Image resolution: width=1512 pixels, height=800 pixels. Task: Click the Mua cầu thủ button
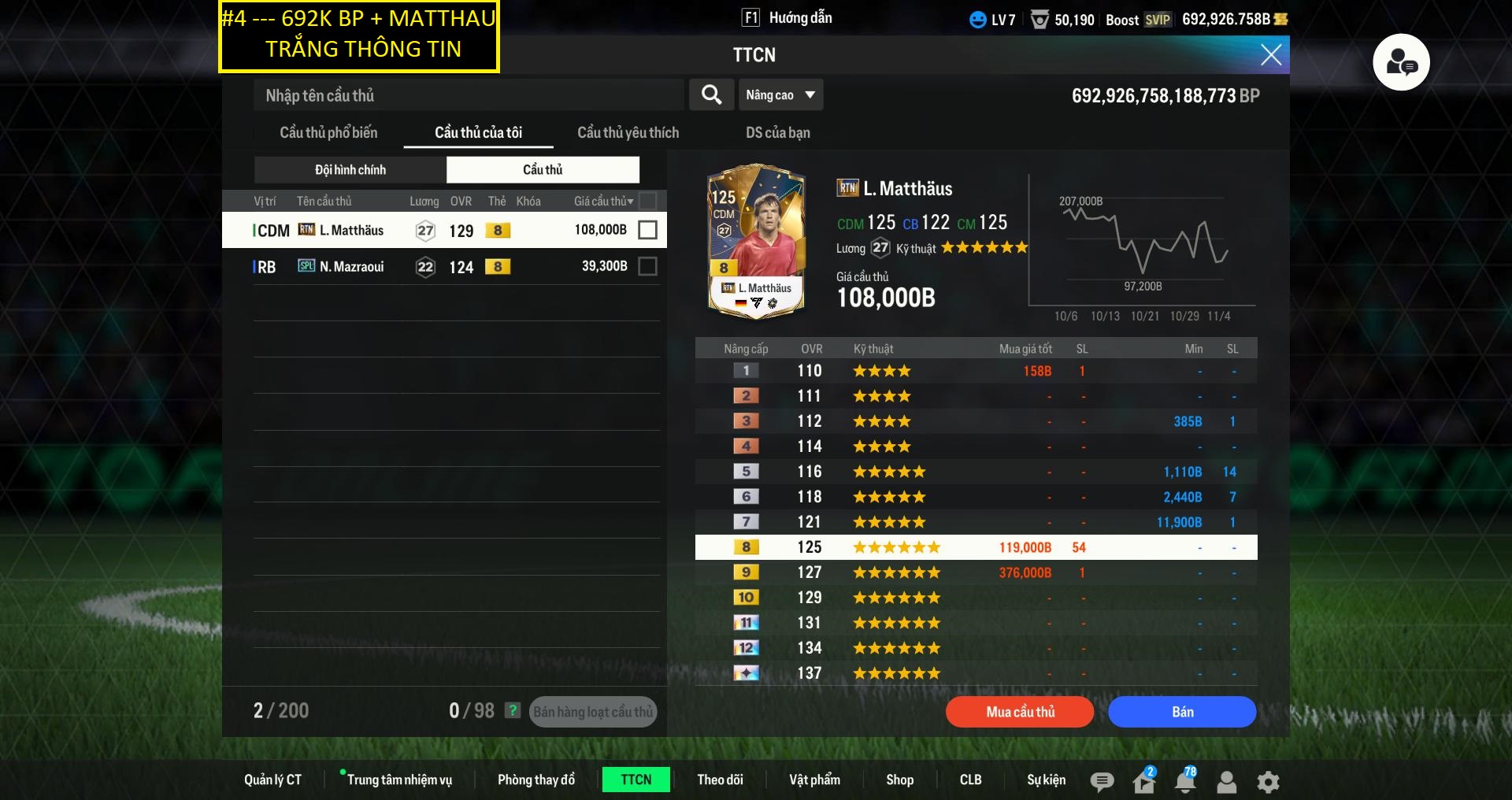click(x=1020, y=712)
